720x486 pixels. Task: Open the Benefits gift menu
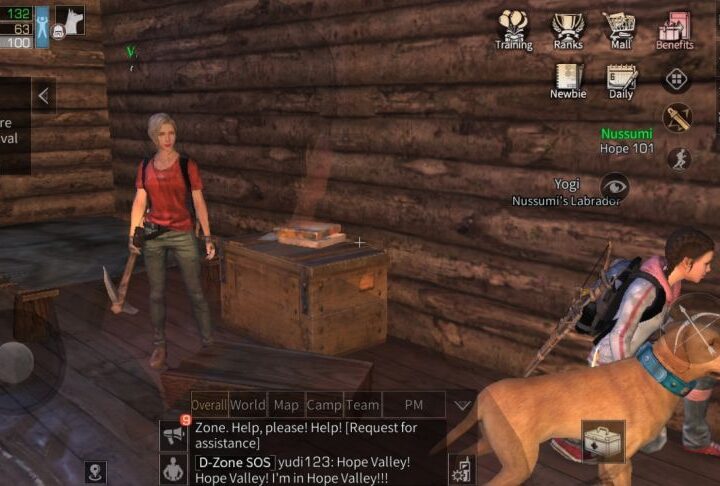tap(675, 29)
